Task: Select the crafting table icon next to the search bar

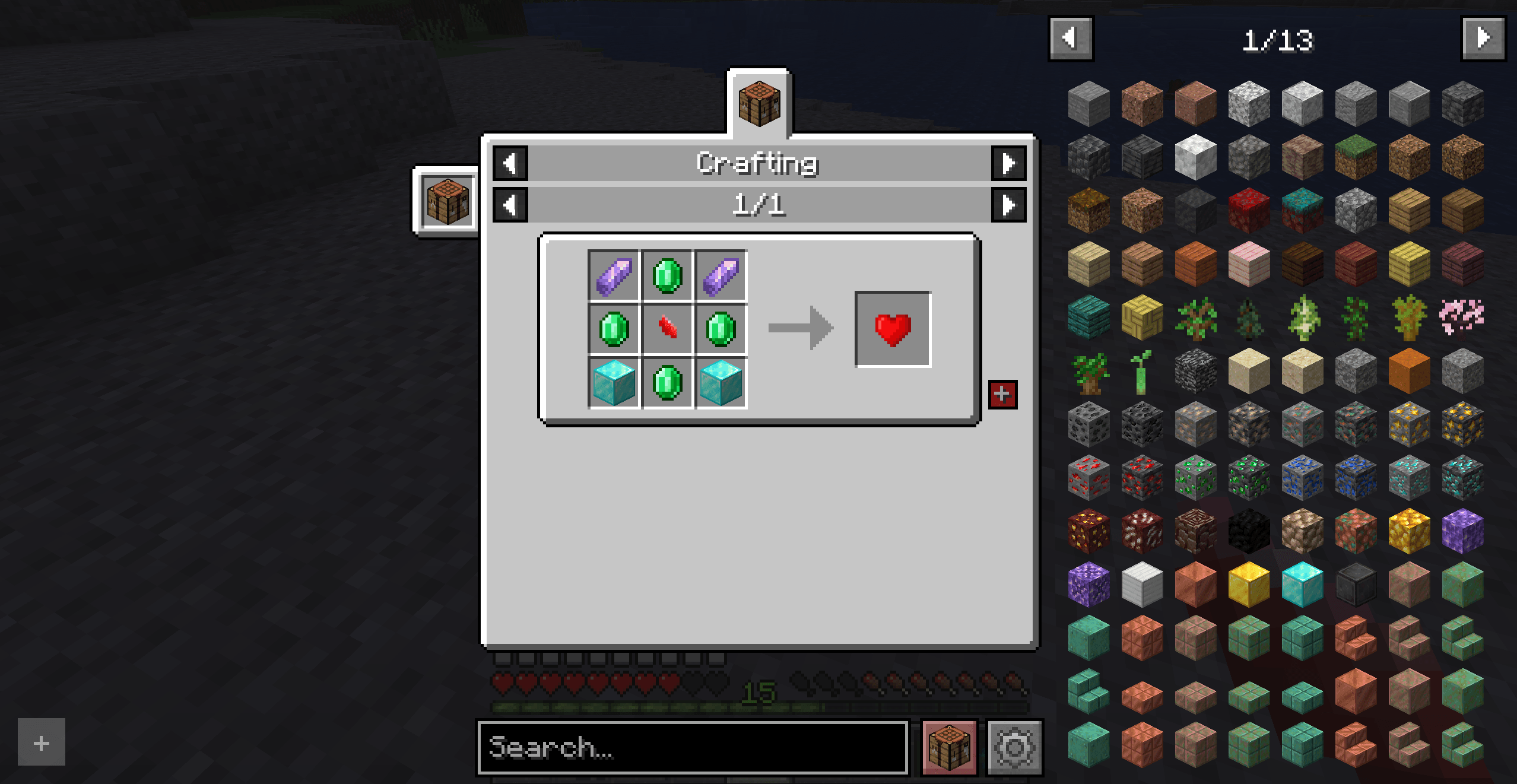Action: pos(948,748)
